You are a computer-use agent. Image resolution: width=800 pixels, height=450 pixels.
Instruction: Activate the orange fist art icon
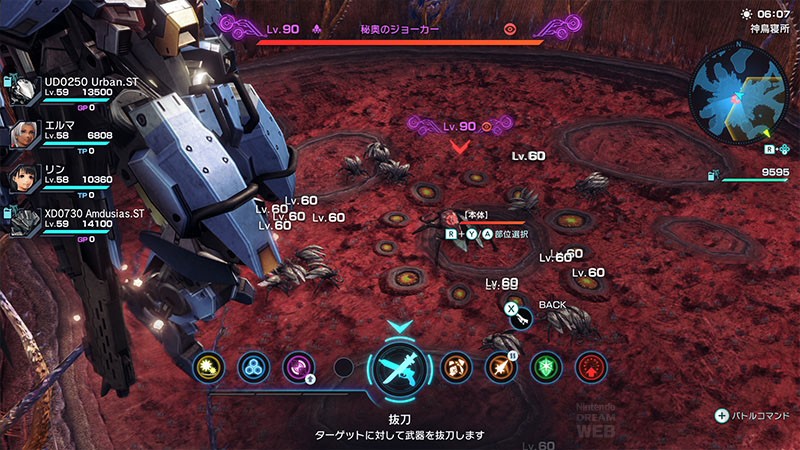(x=456, y=367)
